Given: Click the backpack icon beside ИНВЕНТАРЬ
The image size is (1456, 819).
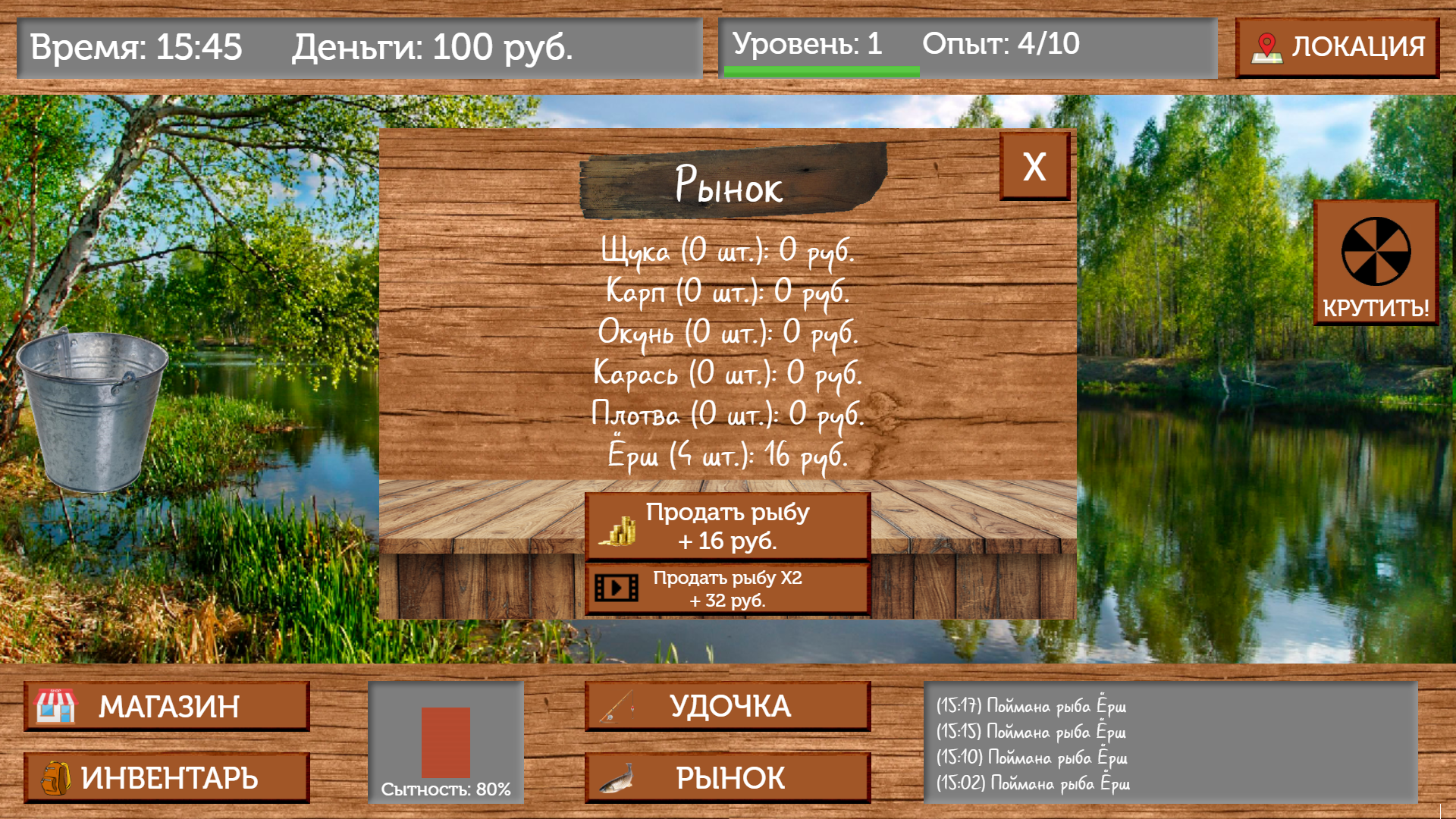Looking at the screenshot, I should point(56,777).
